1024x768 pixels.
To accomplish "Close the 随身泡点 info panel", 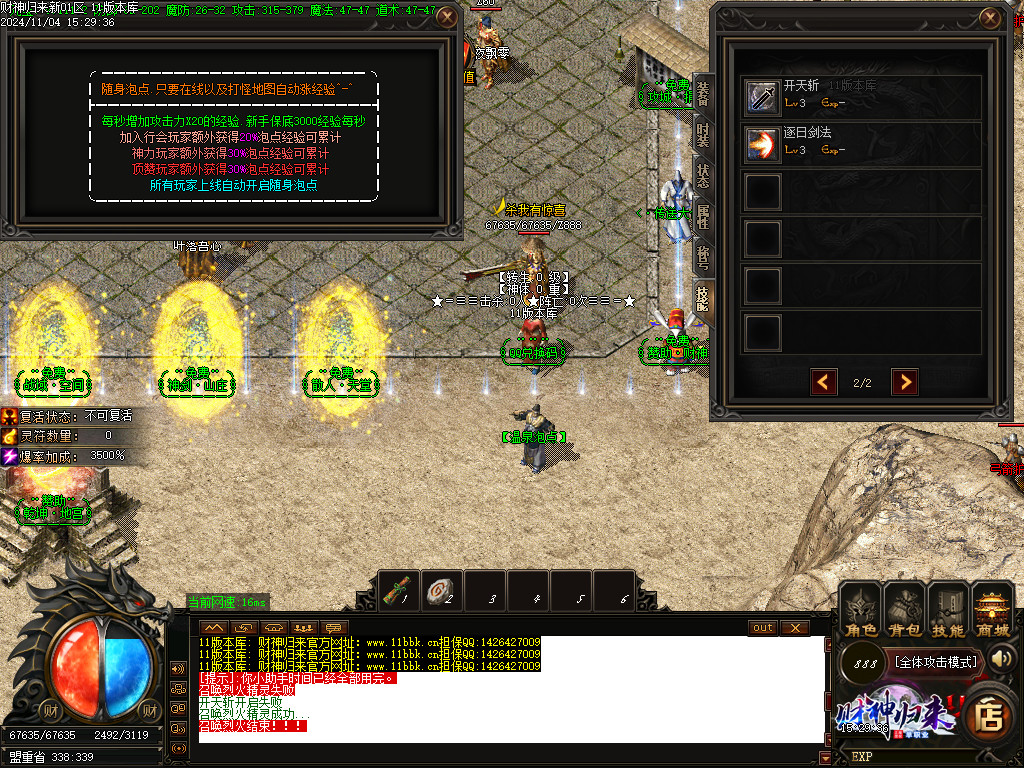I will 447,17.
